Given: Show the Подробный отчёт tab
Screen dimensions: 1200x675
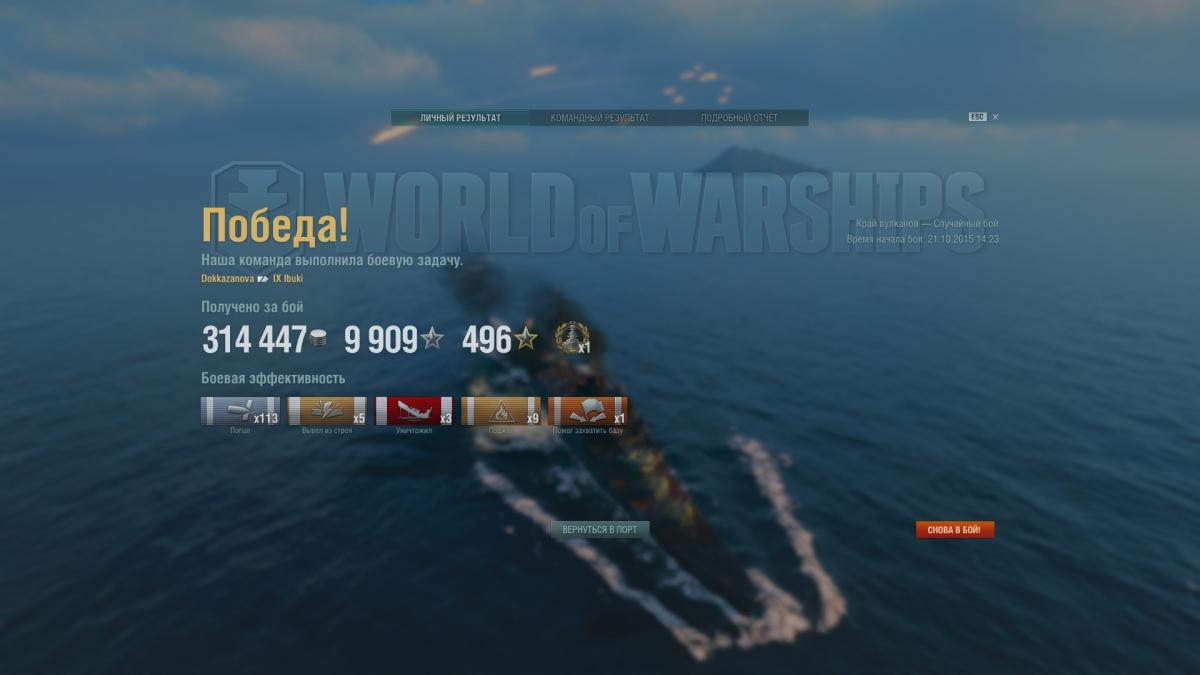Looking at the screenshot, I should click(x=739, y=118).
